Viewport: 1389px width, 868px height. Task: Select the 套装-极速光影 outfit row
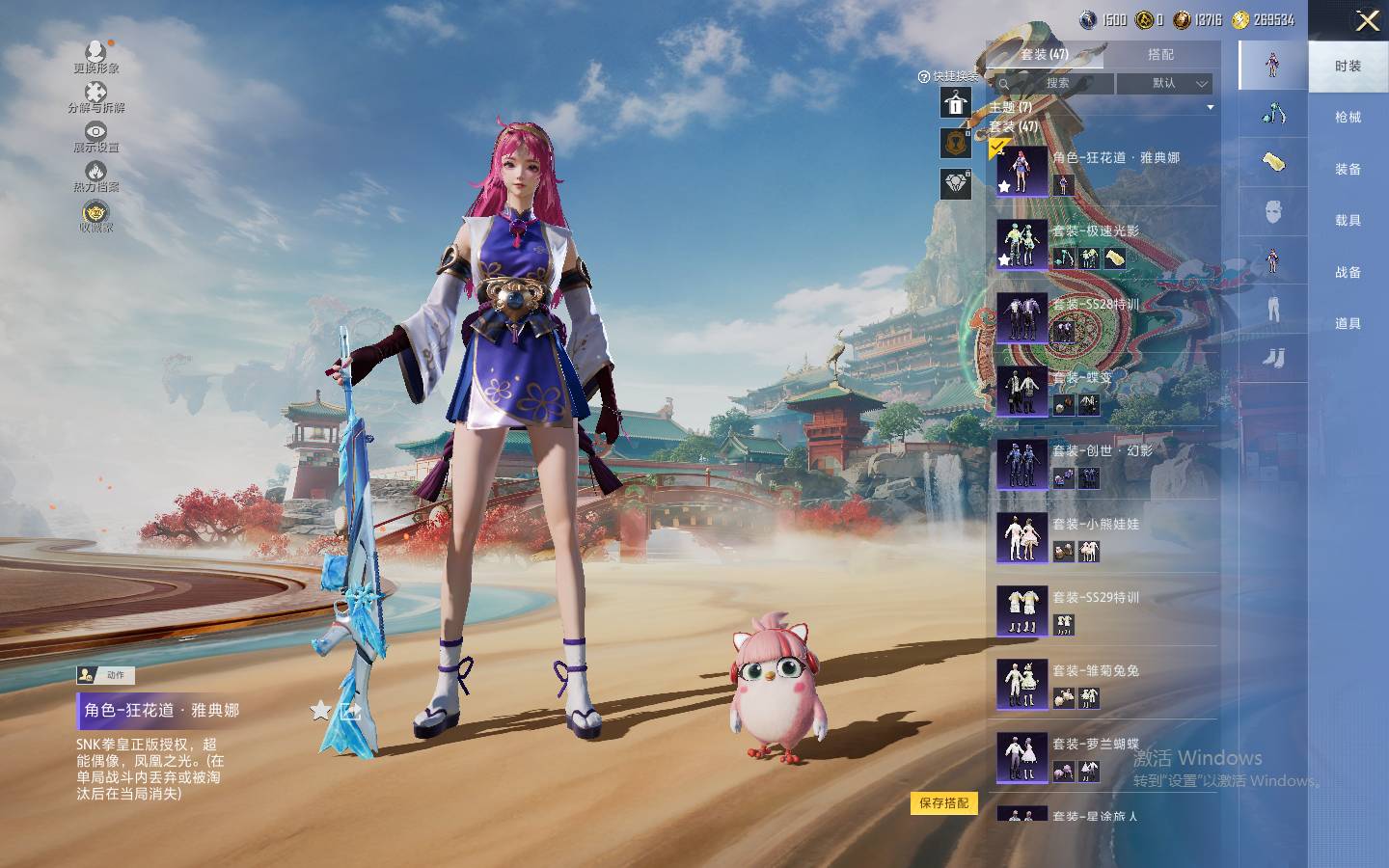(1105, 244)
